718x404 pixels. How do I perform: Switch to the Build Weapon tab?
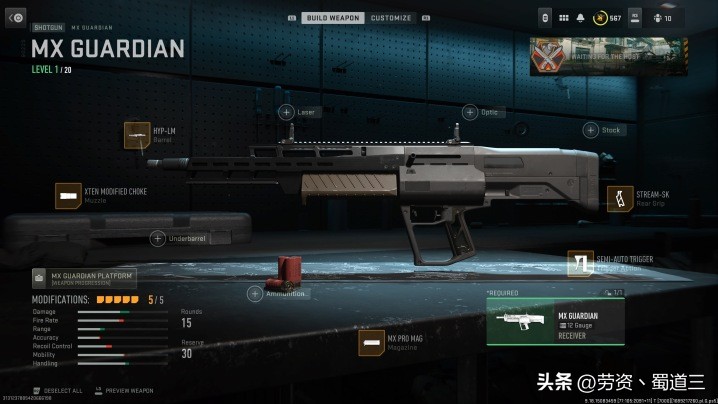point(333,18)
